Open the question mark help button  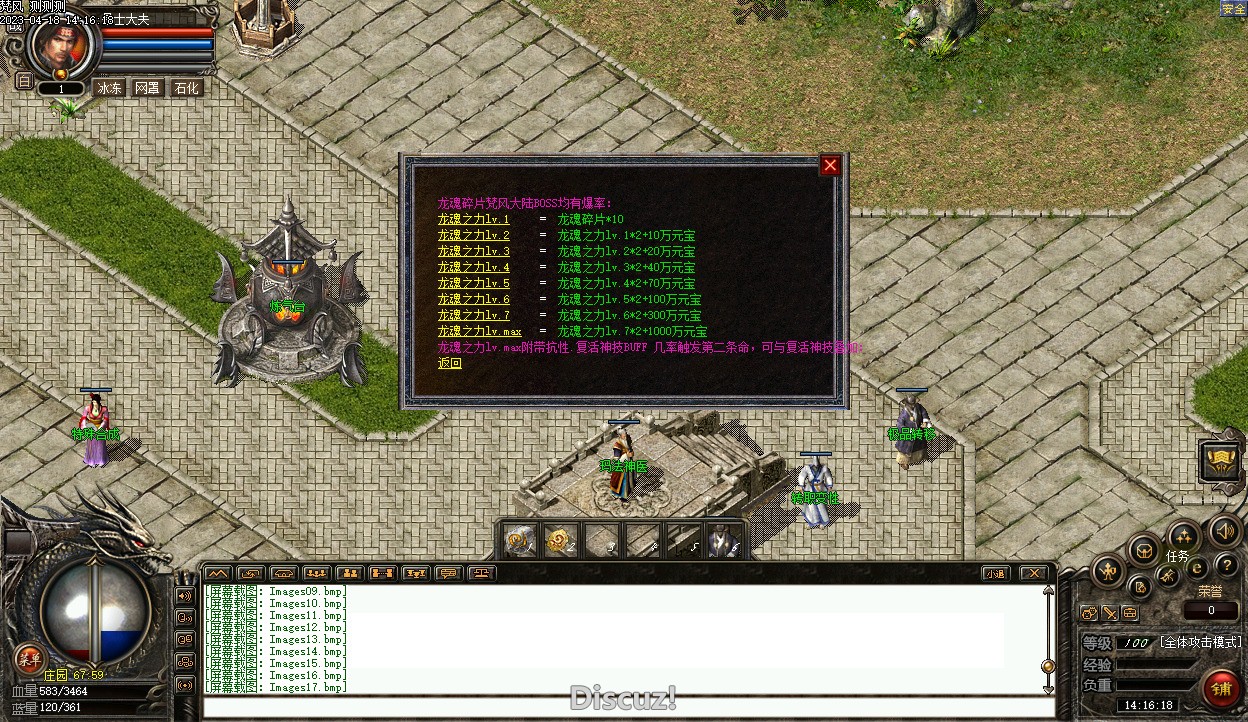pyautogui.click(x=1226, y=566)
